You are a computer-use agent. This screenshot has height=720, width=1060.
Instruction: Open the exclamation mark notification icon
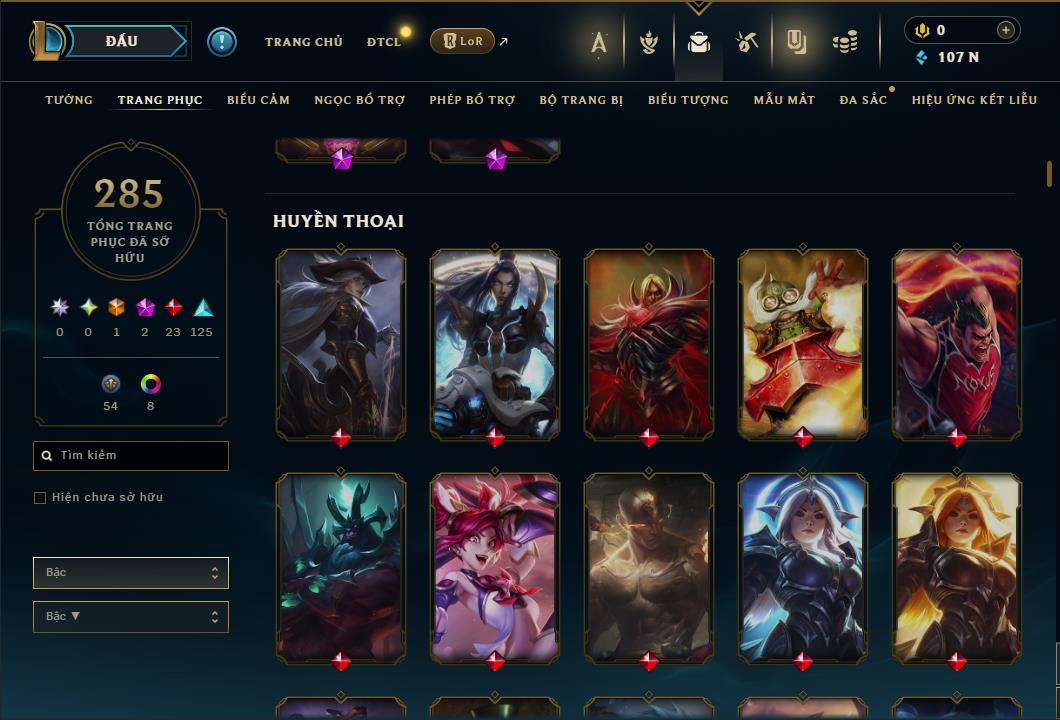(x=221, y=41)
